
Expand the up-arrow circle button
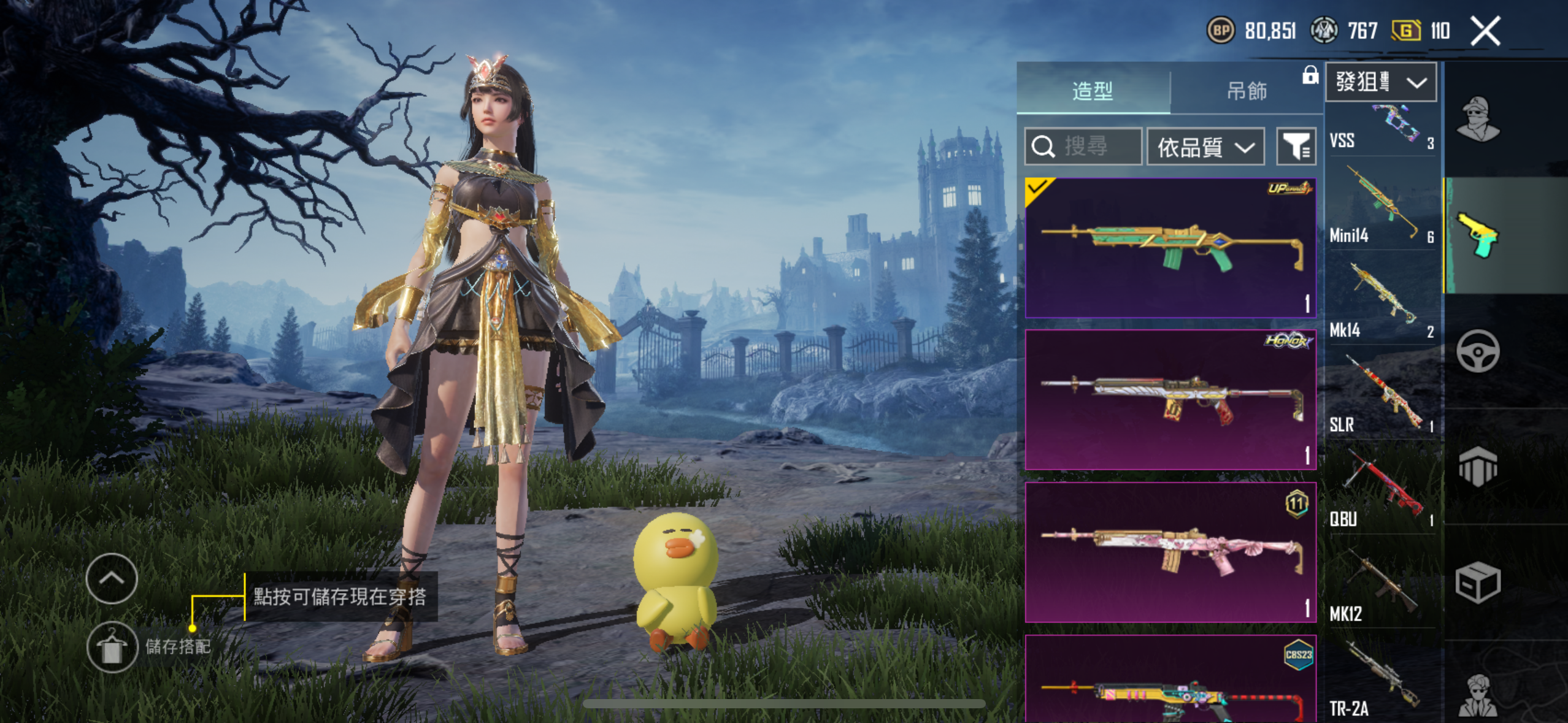pos(112,578)
